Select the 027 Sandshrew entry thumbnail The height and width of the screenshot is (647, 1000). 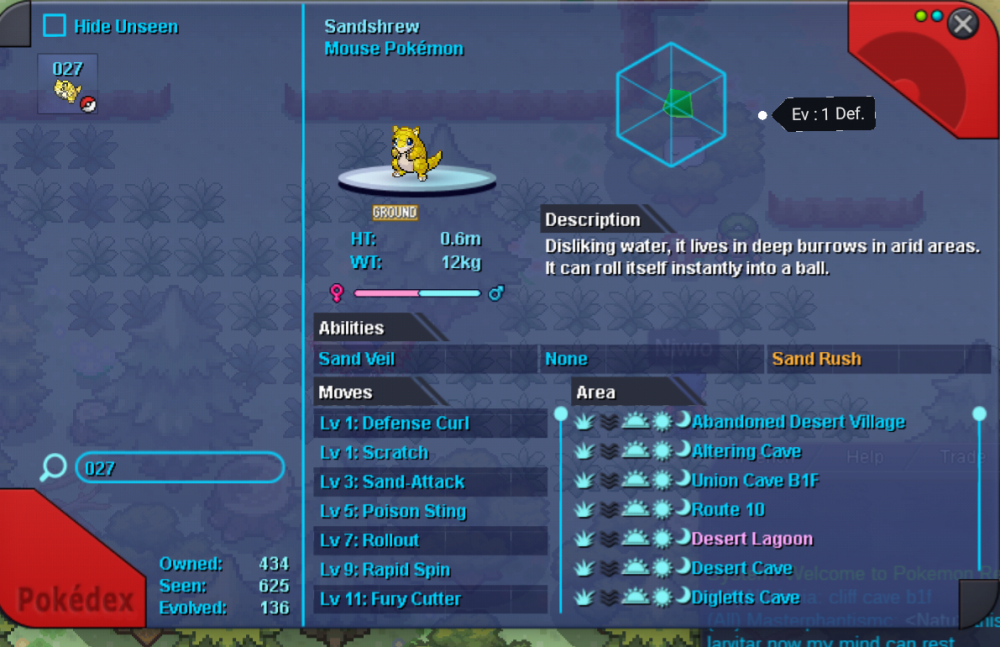pyautogui.click(x=68, y=85)
